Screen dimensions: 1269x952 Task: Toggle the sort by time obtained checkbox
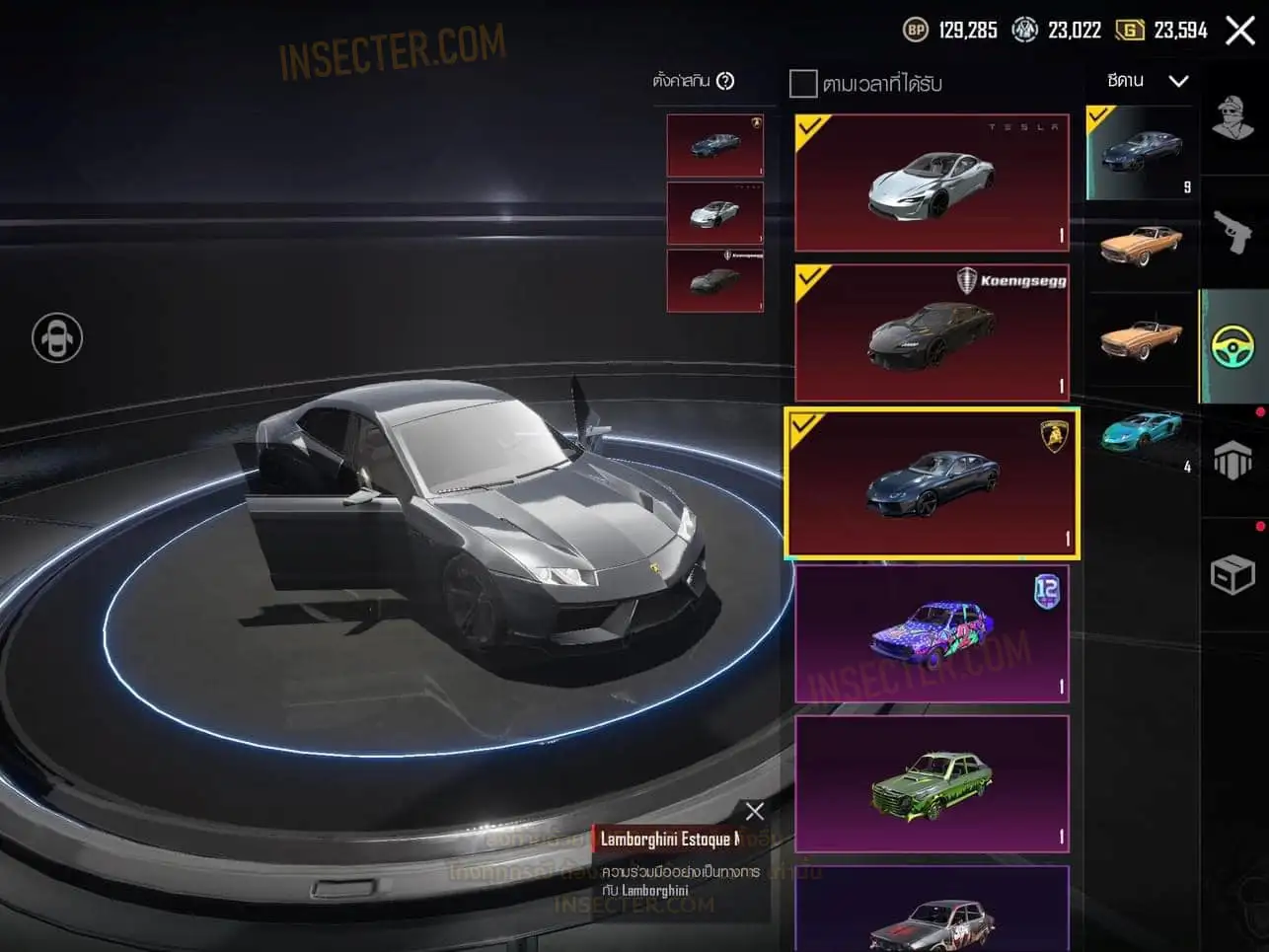(x=803, y=84)
